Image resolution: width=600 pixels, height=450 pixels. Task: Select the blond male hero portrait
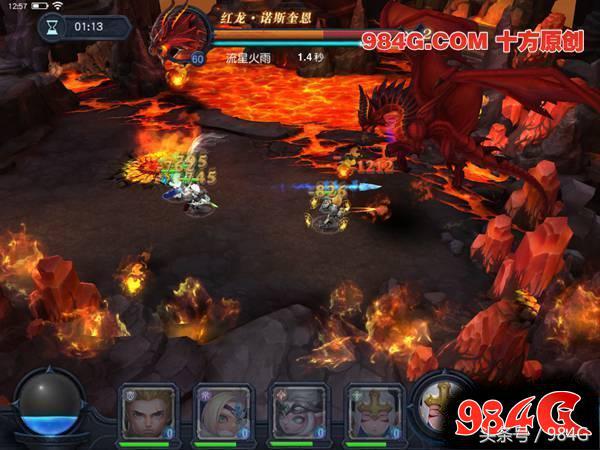pos(146,410)
